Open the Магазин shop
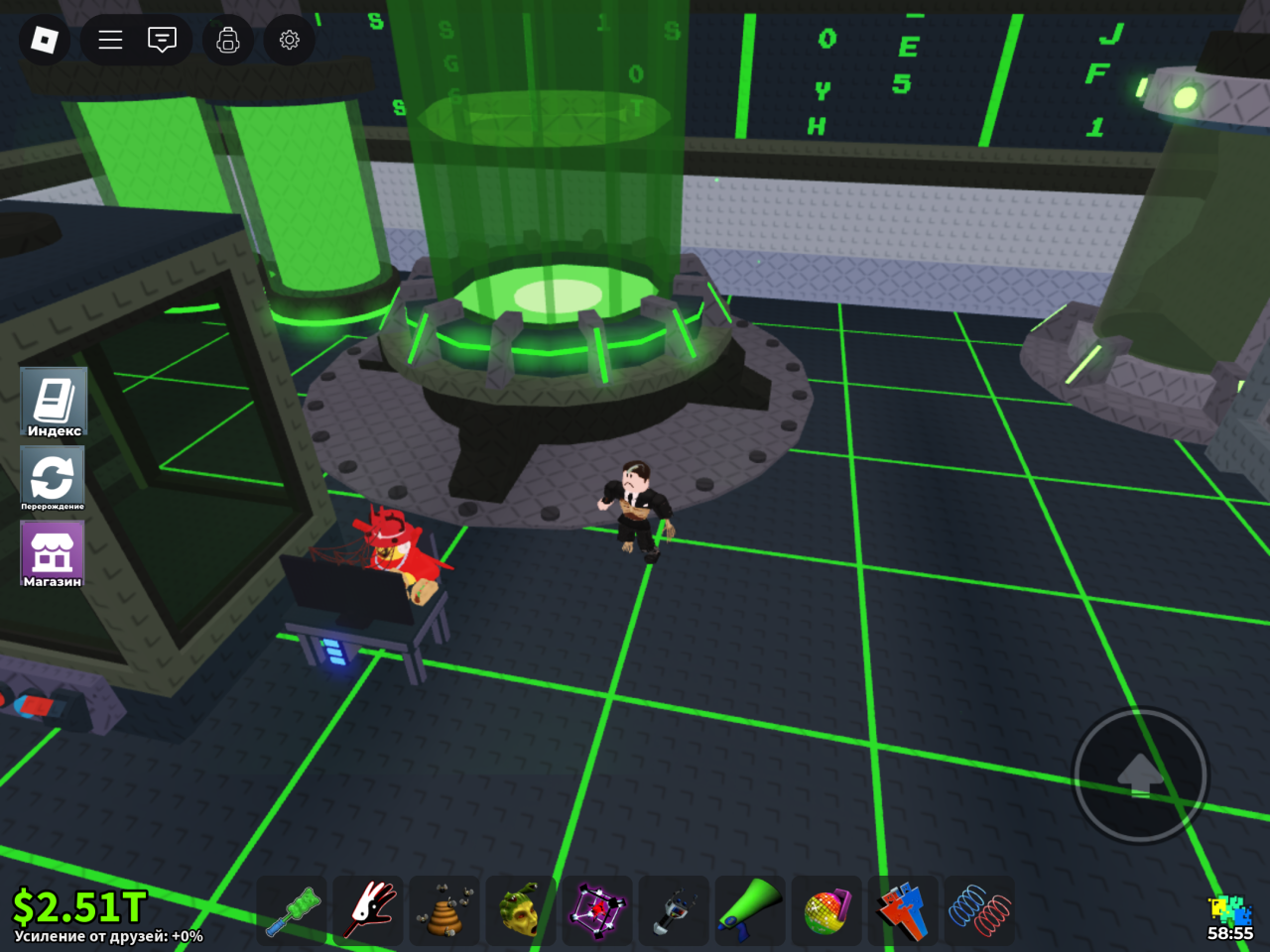 53,553
